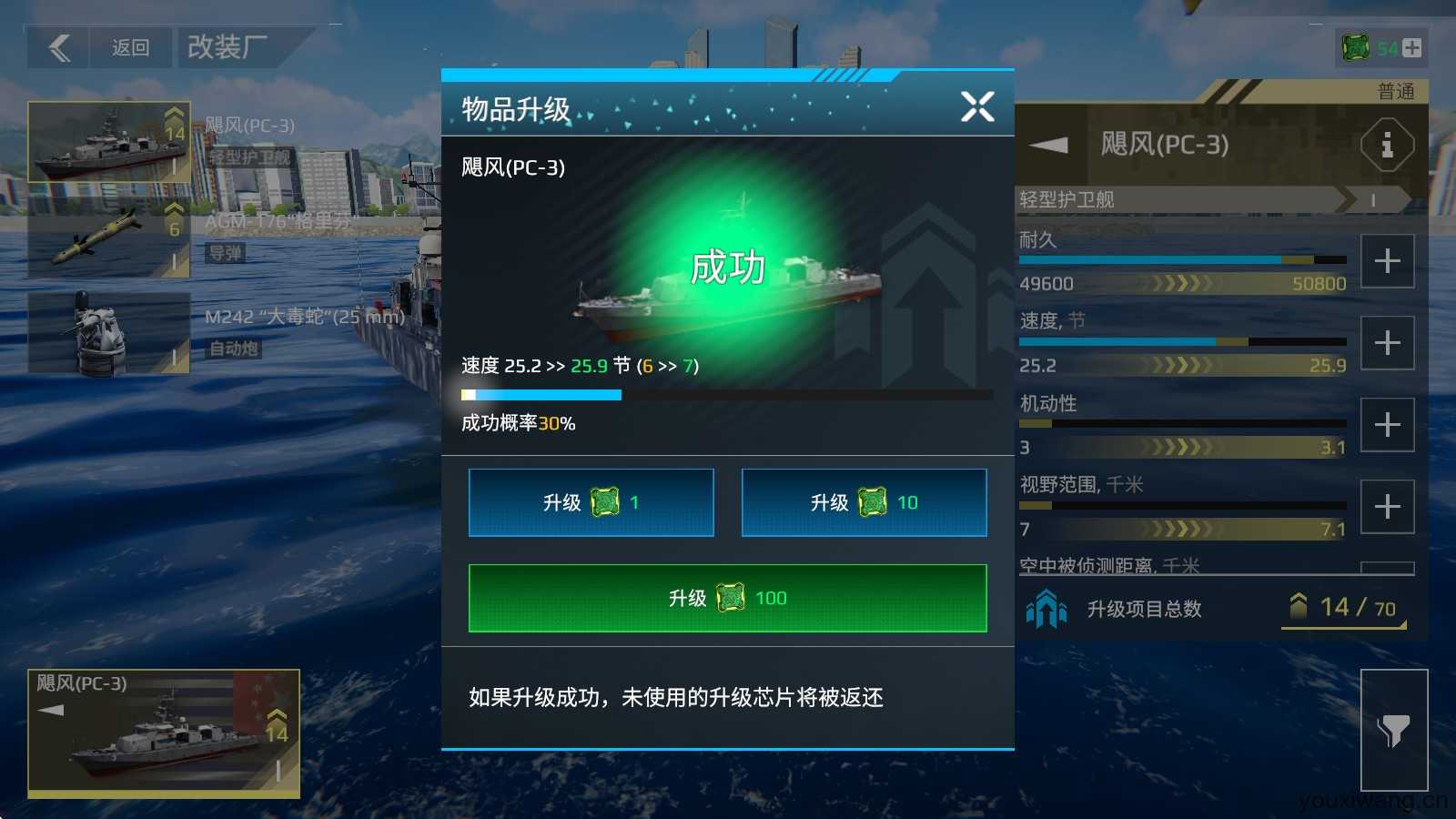The height and width of the screenshot is (819, 1456).
Task: Select the 飓风(PC-3) ship in the list
Action: [x=109, y=142]
